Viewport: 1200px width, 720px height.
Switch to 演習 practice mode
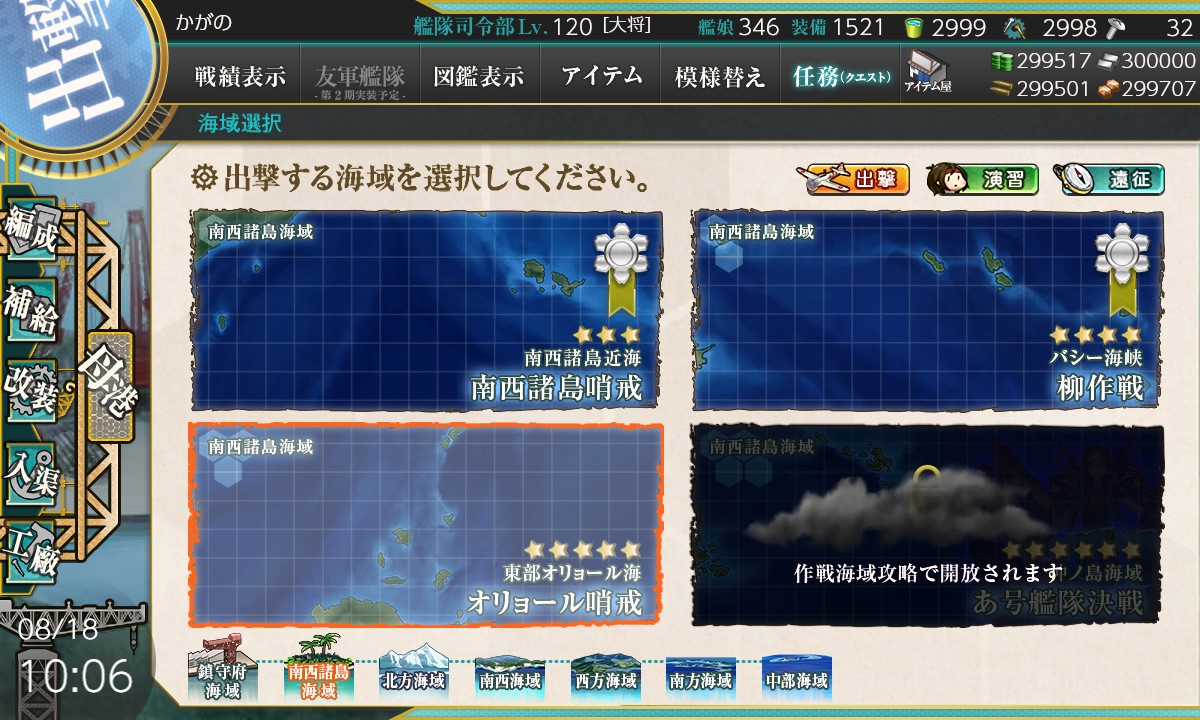click(x=982, y=180)
